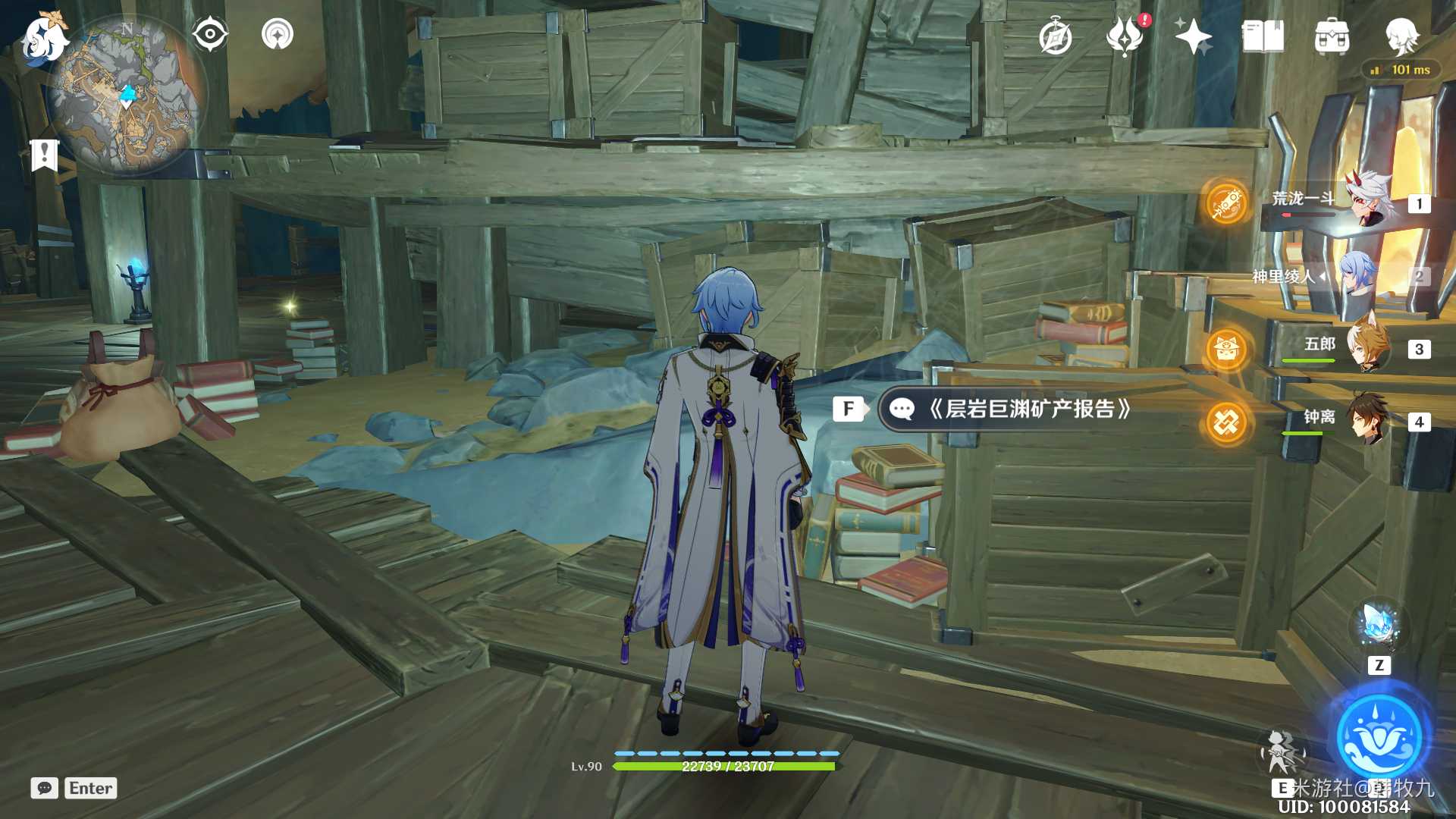Open the backpack inventory

point(1332,36)
